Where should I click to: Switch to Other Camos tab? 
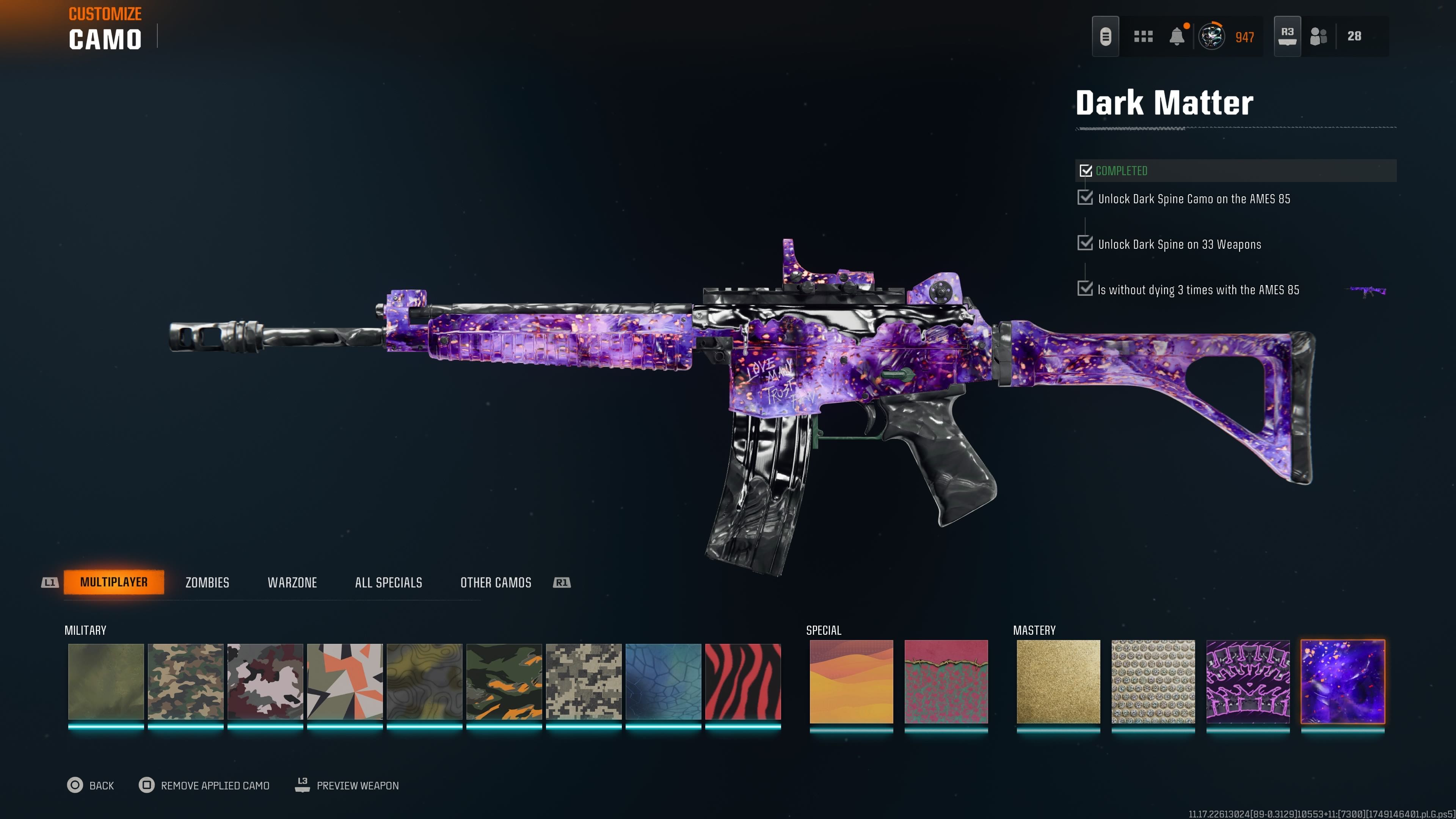(x=496, y=583)
